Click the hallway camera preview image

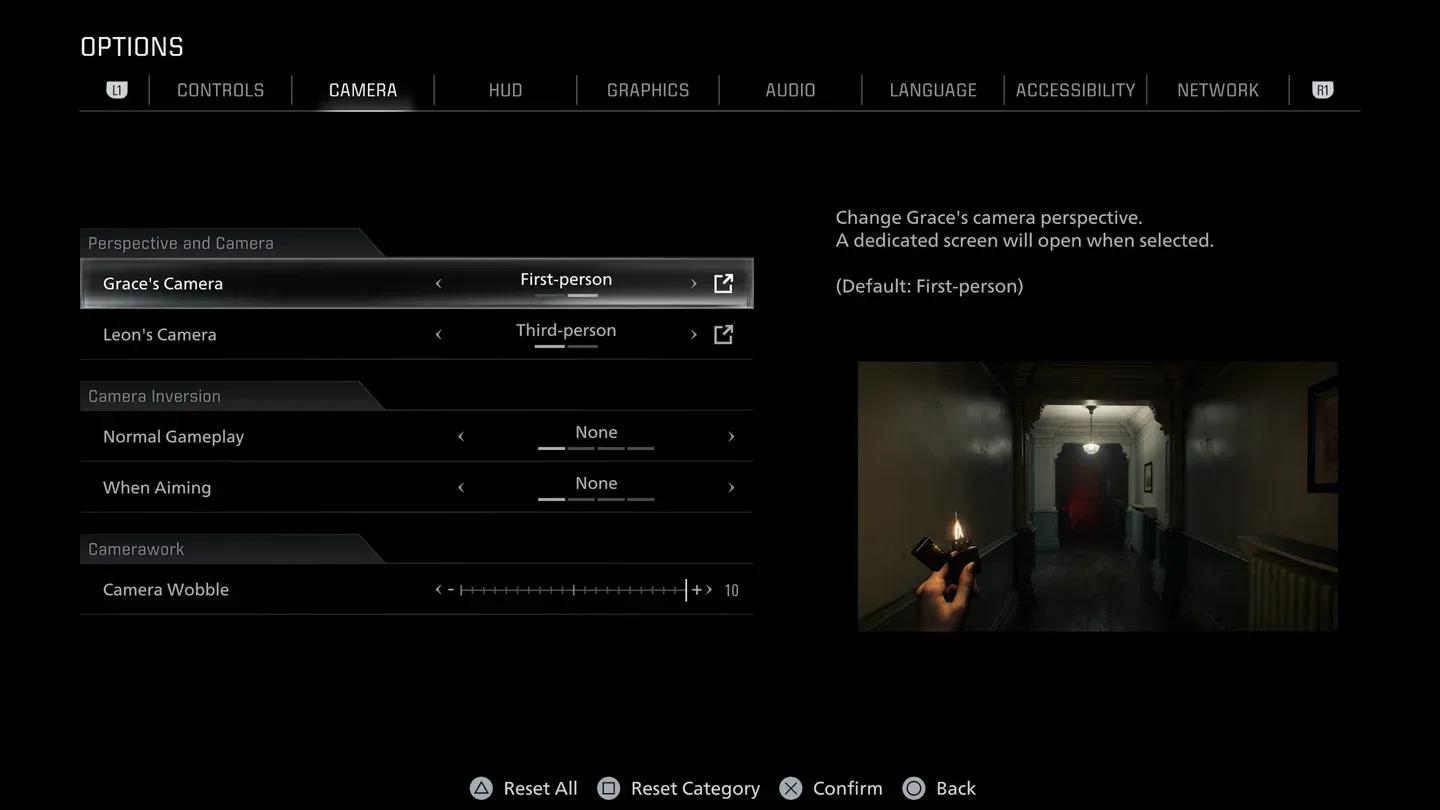(x=1097, y=495)
